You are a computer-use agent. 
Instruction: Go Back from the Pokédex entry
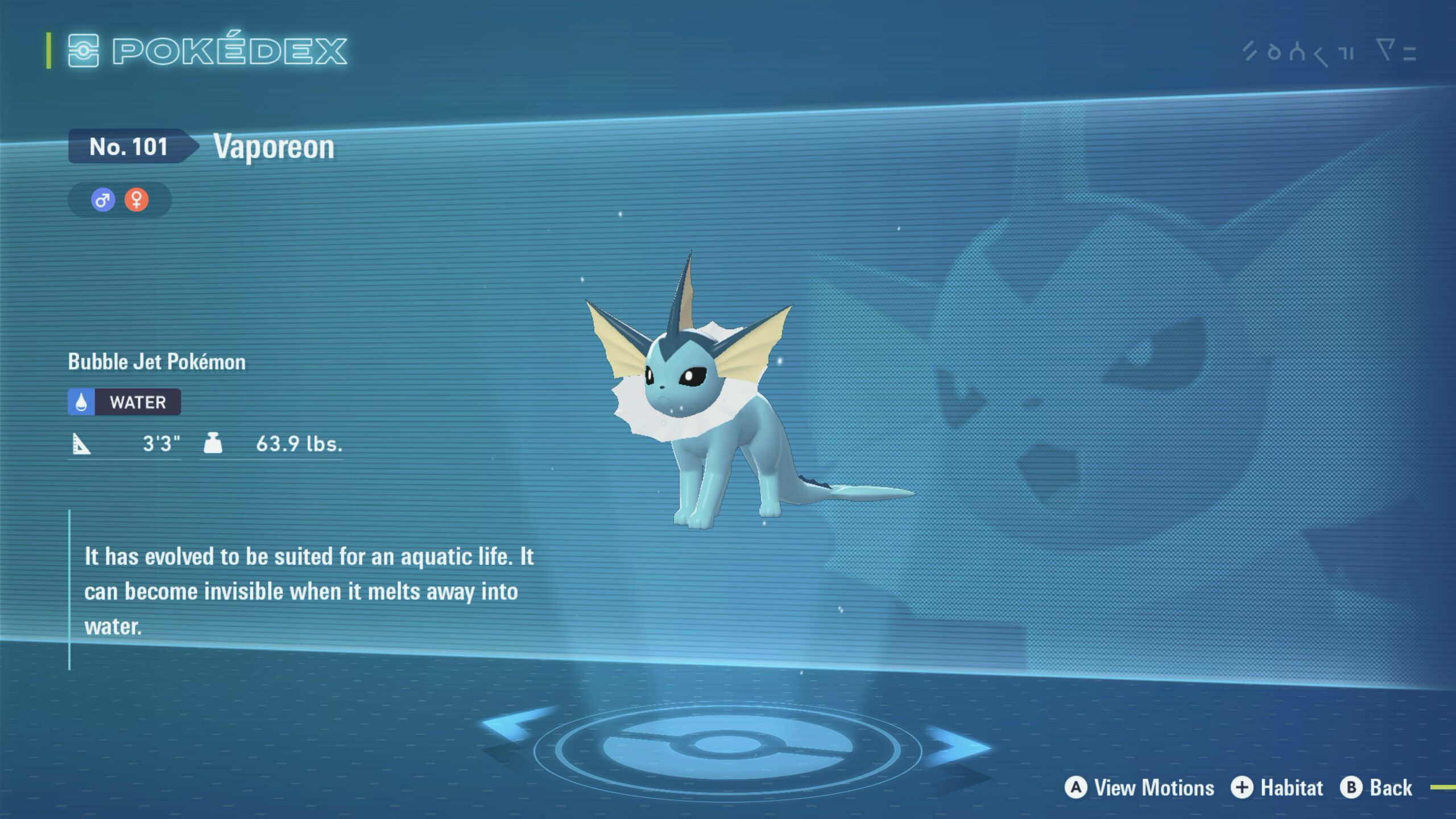pos(1376,788)
